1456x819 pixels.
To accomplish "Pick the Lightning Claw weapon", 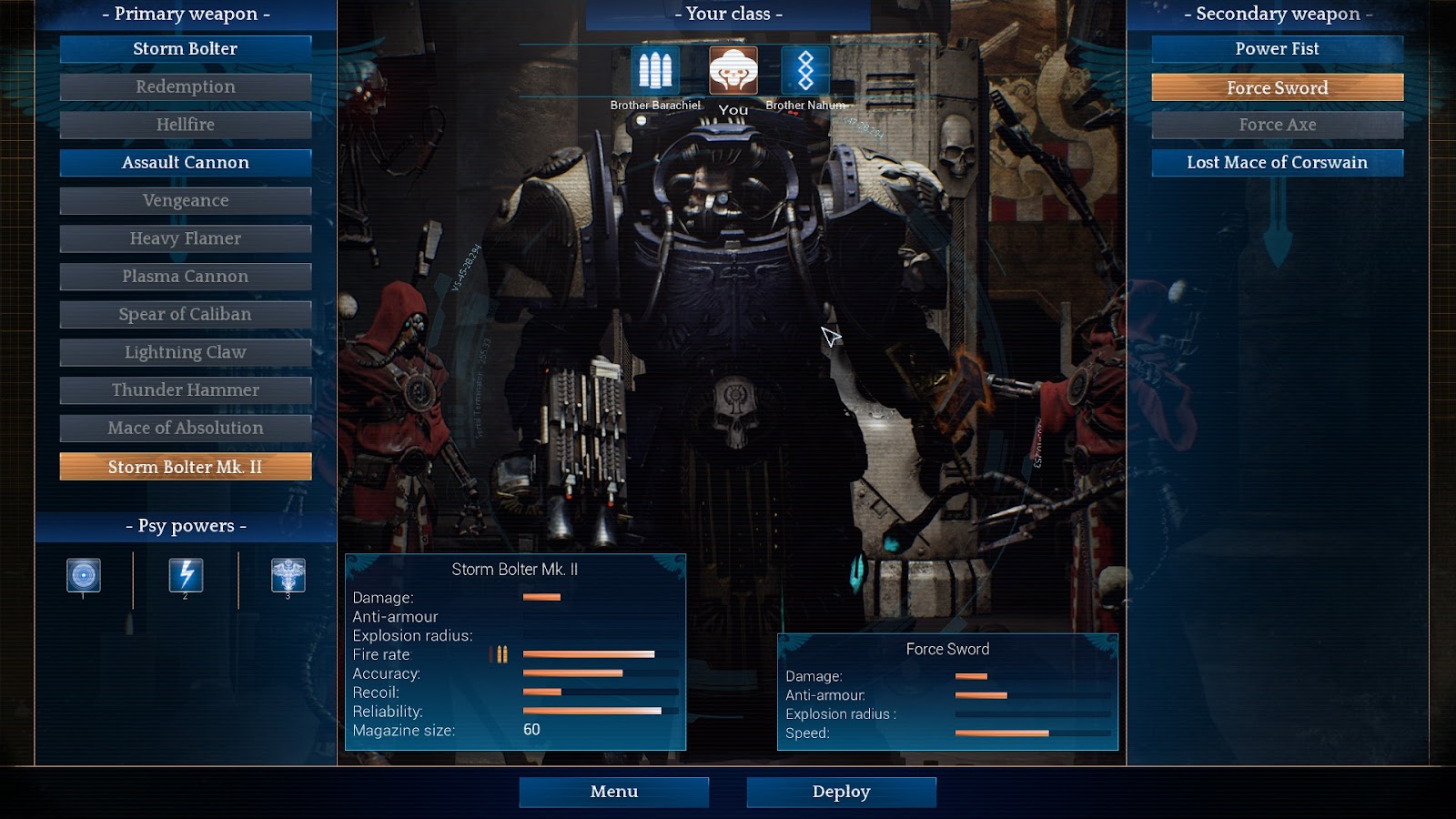I will click(186, 352).
